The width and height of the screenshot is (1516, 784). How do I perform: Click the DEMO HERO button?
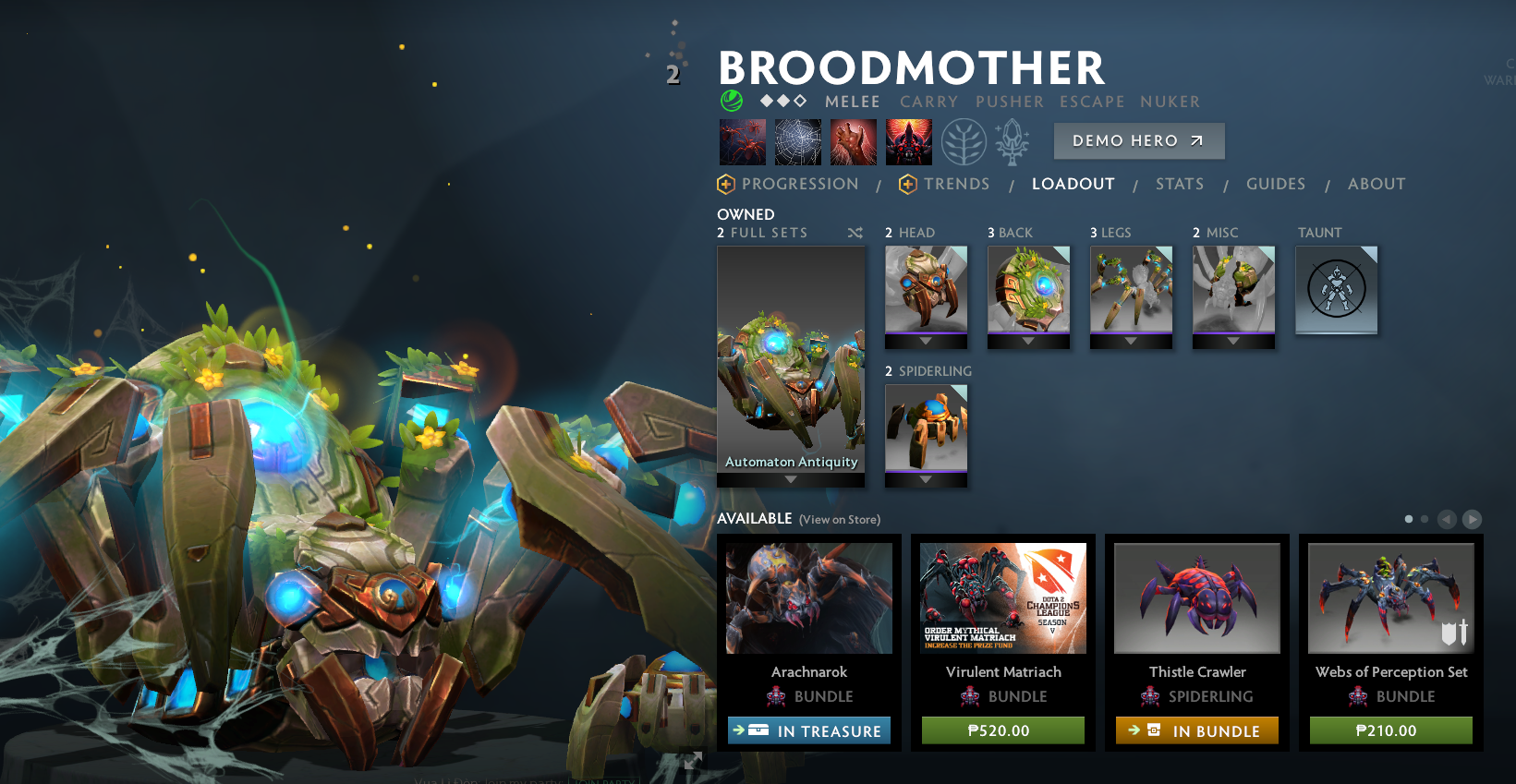pyautogui.click(x=1139, y=140)
